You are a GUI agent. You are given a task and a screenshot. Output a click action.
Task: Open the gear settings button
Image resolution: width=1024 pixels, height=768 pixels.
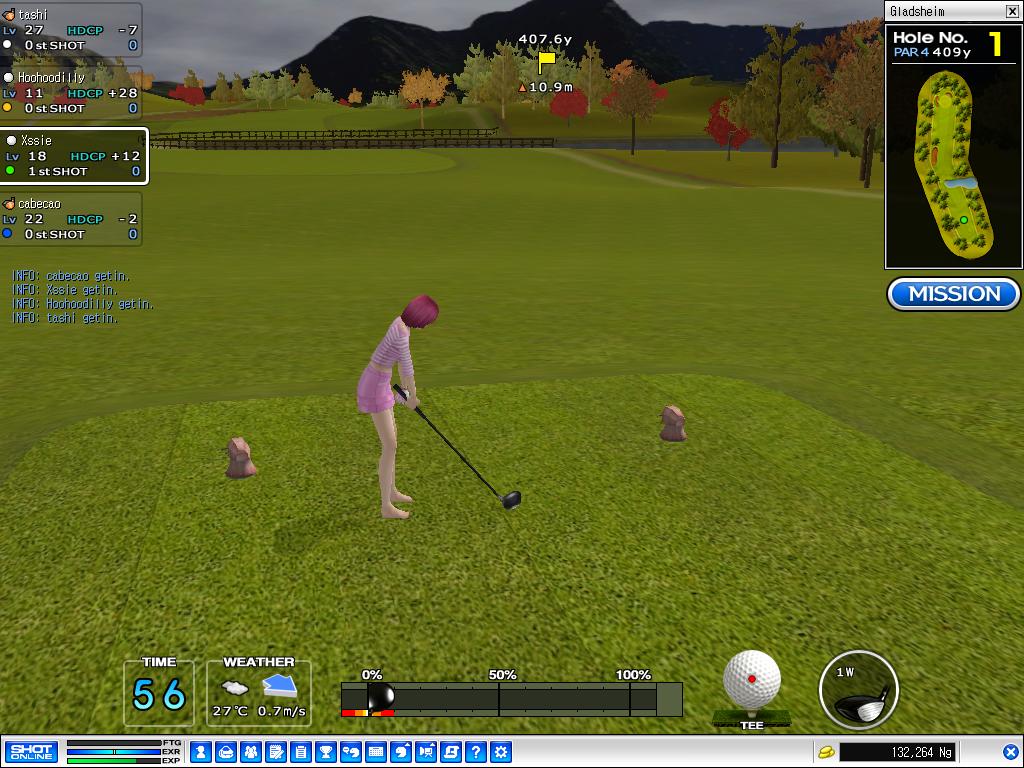pyautogui.click(x=501, y=752)
